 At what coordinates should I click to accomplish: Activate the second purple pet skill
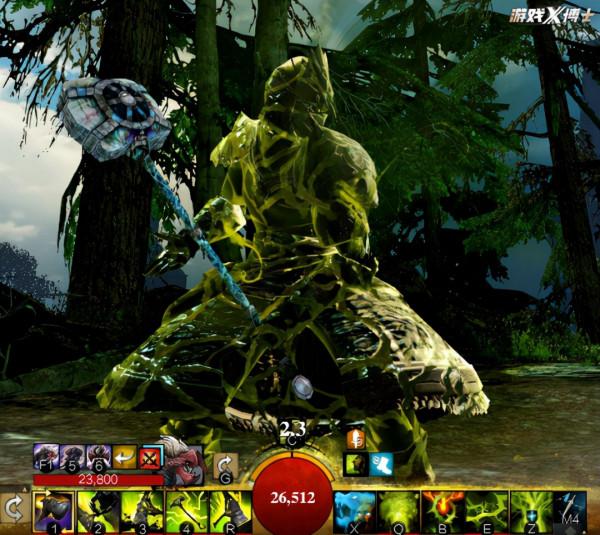point(72,458)
